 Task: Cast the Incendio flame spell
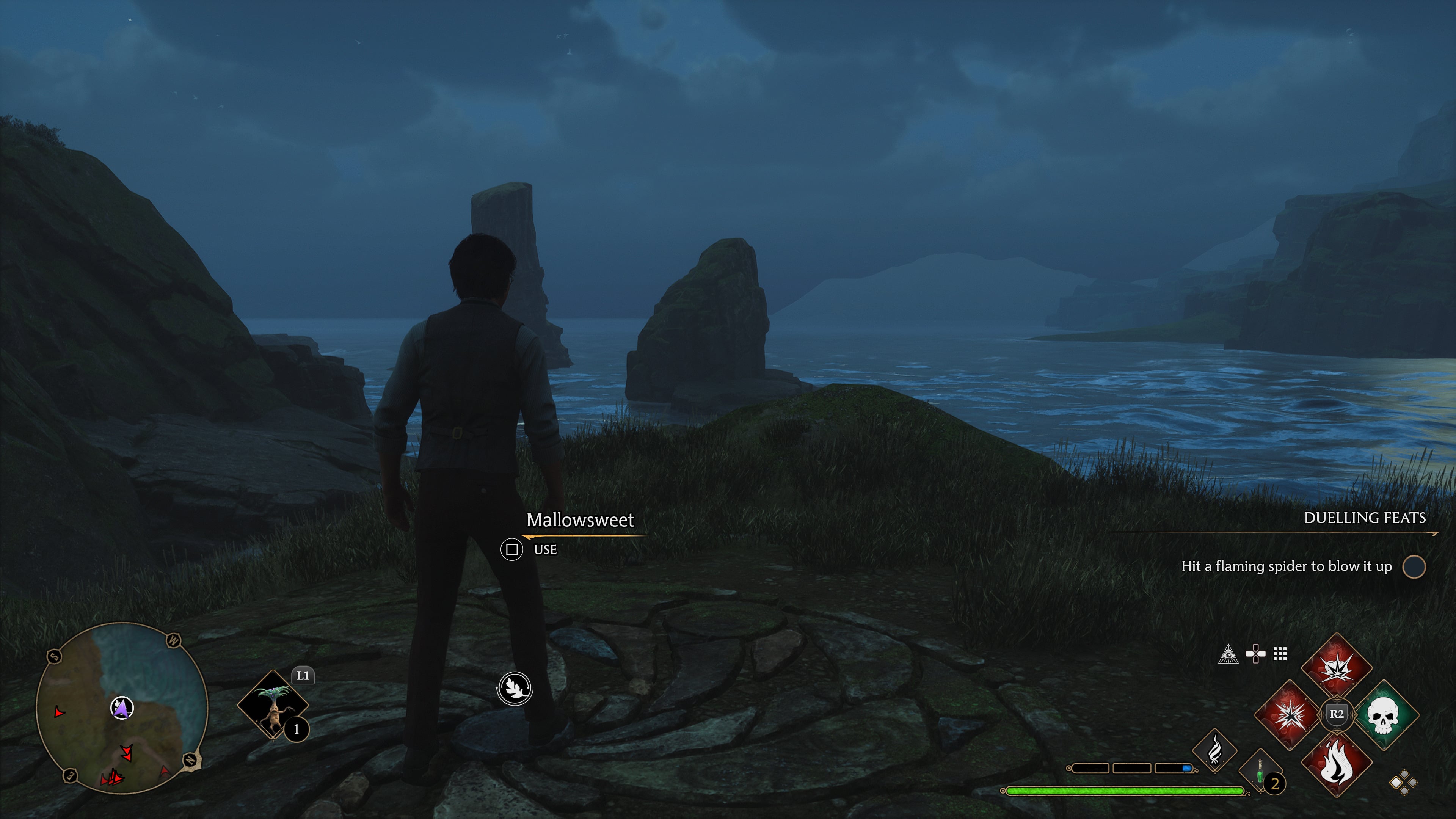[1336, 763]
